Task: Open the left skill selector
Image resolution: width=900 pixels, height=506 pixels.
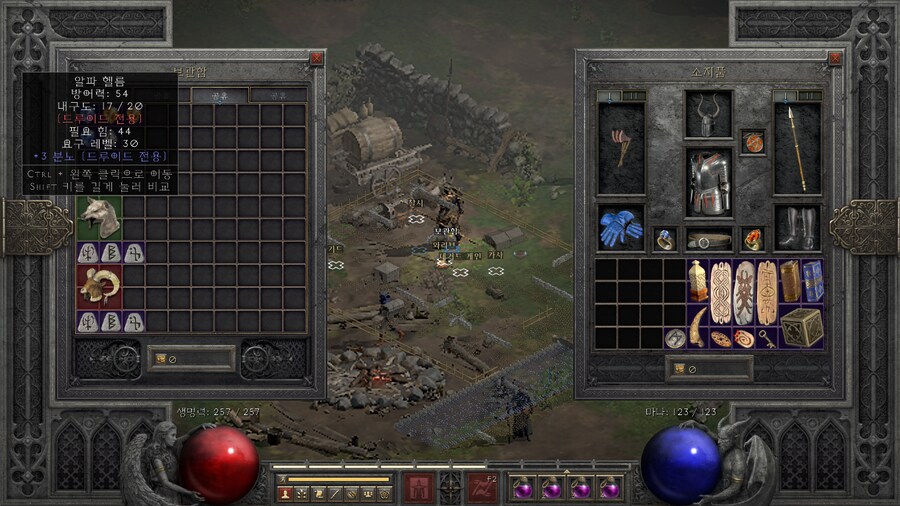Action: (417, 487)
